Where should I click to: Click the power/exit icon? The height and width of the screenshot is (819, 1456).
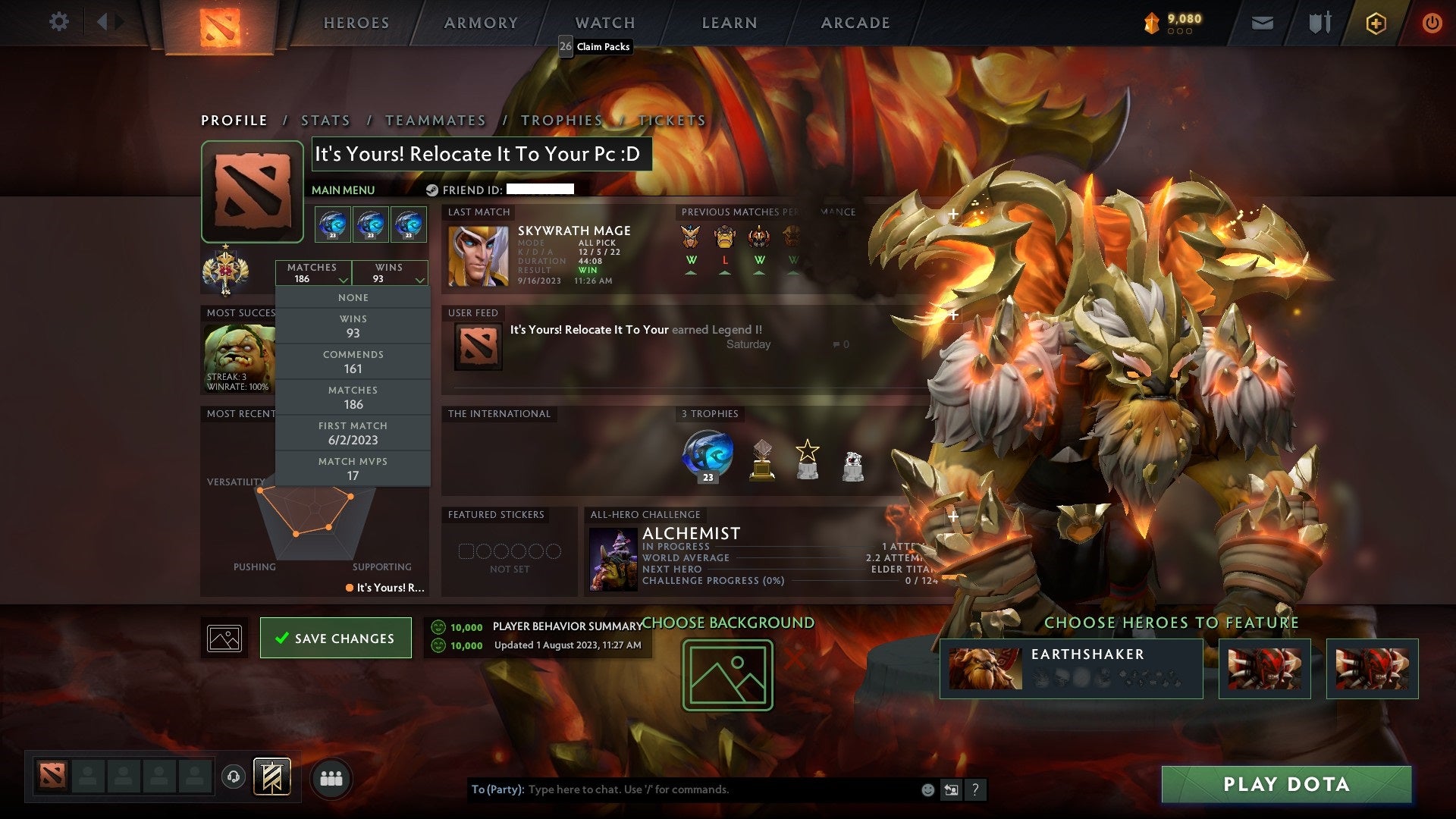coord(1433,23)
